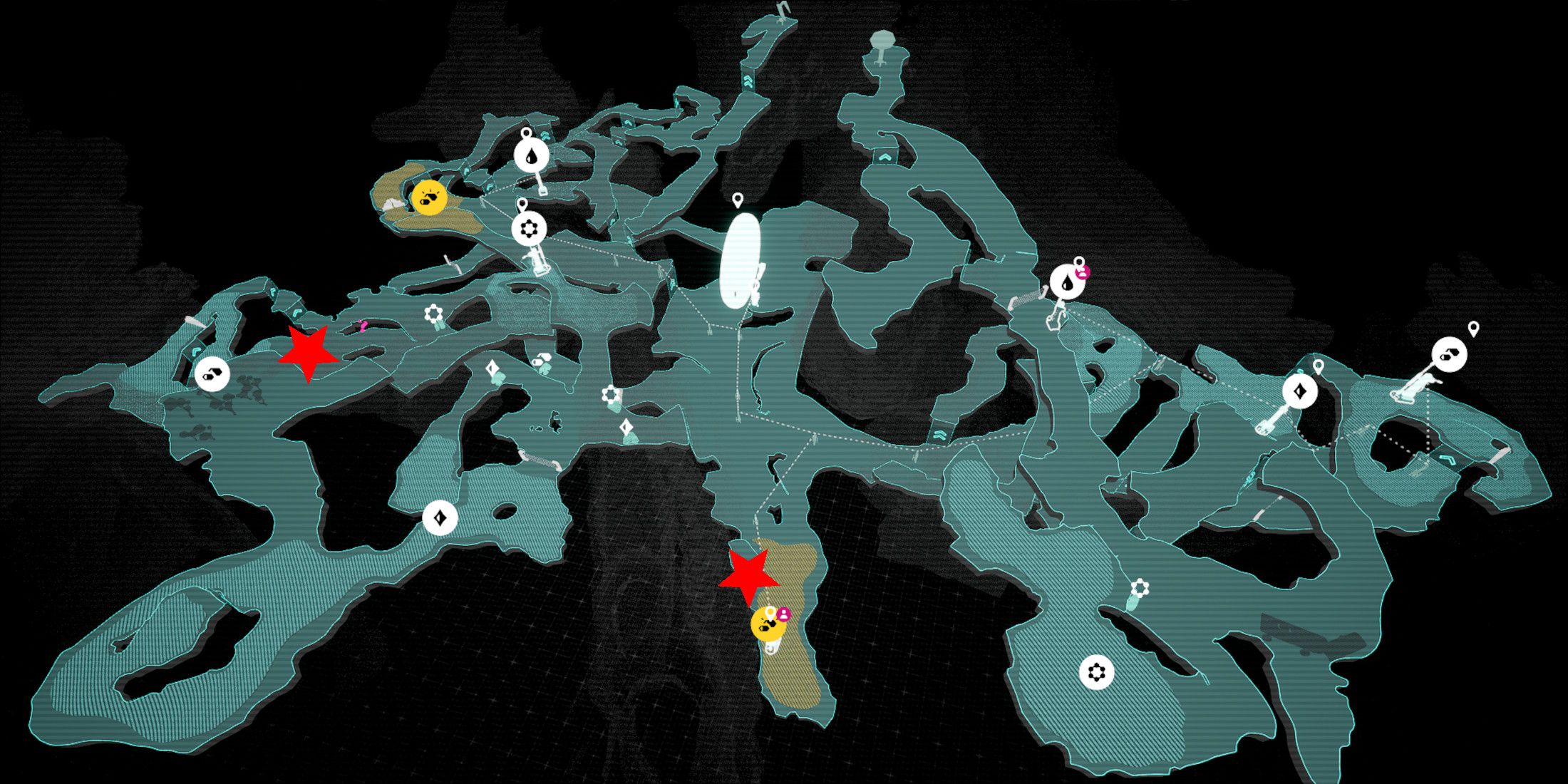Toggle the pink badge on the bottom yellow face marker
This screenshot has width=1568, height=784.
[783, 613]
